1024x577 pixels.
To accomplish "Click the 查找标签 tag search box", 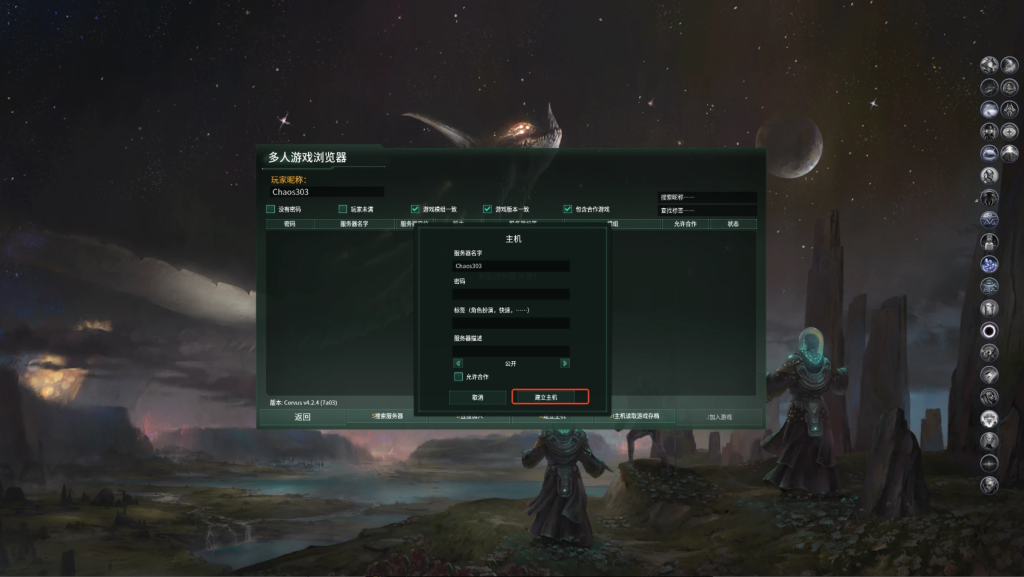I will tap(707, 210).
